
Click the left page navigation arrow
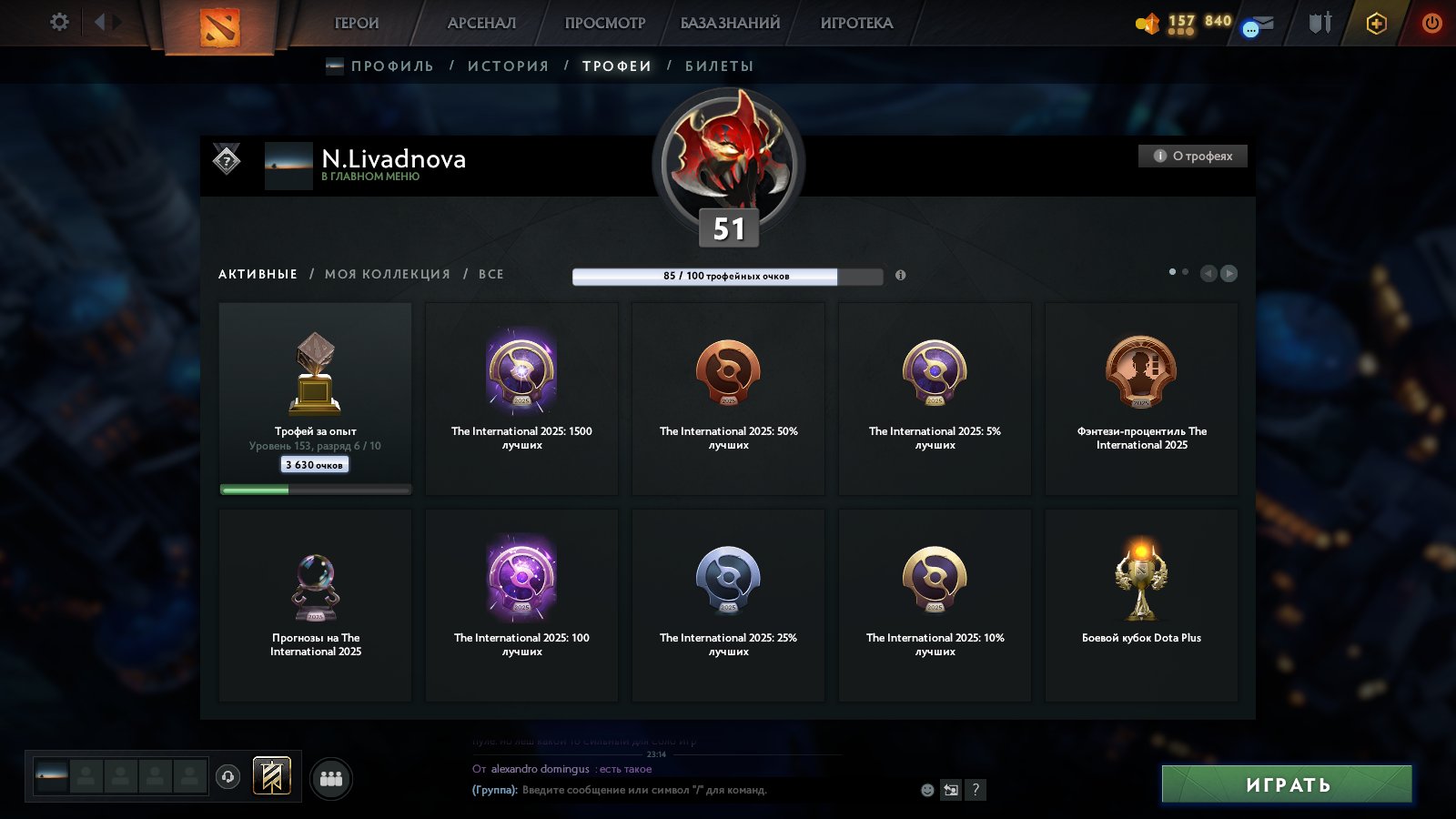[1208, 271]
